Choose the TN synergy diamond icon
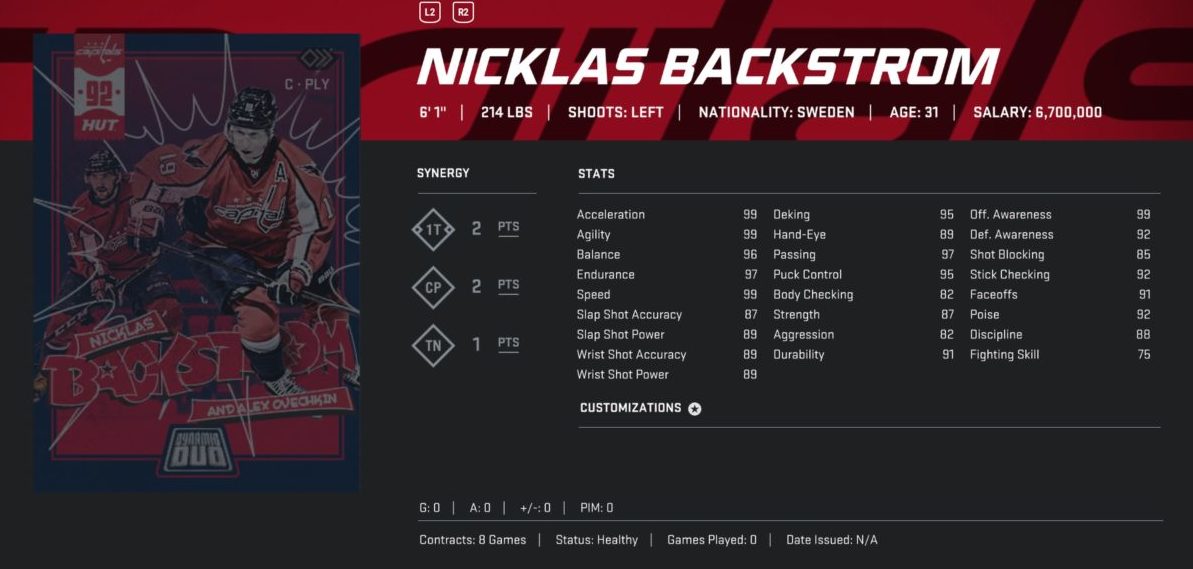 (433, 345)
